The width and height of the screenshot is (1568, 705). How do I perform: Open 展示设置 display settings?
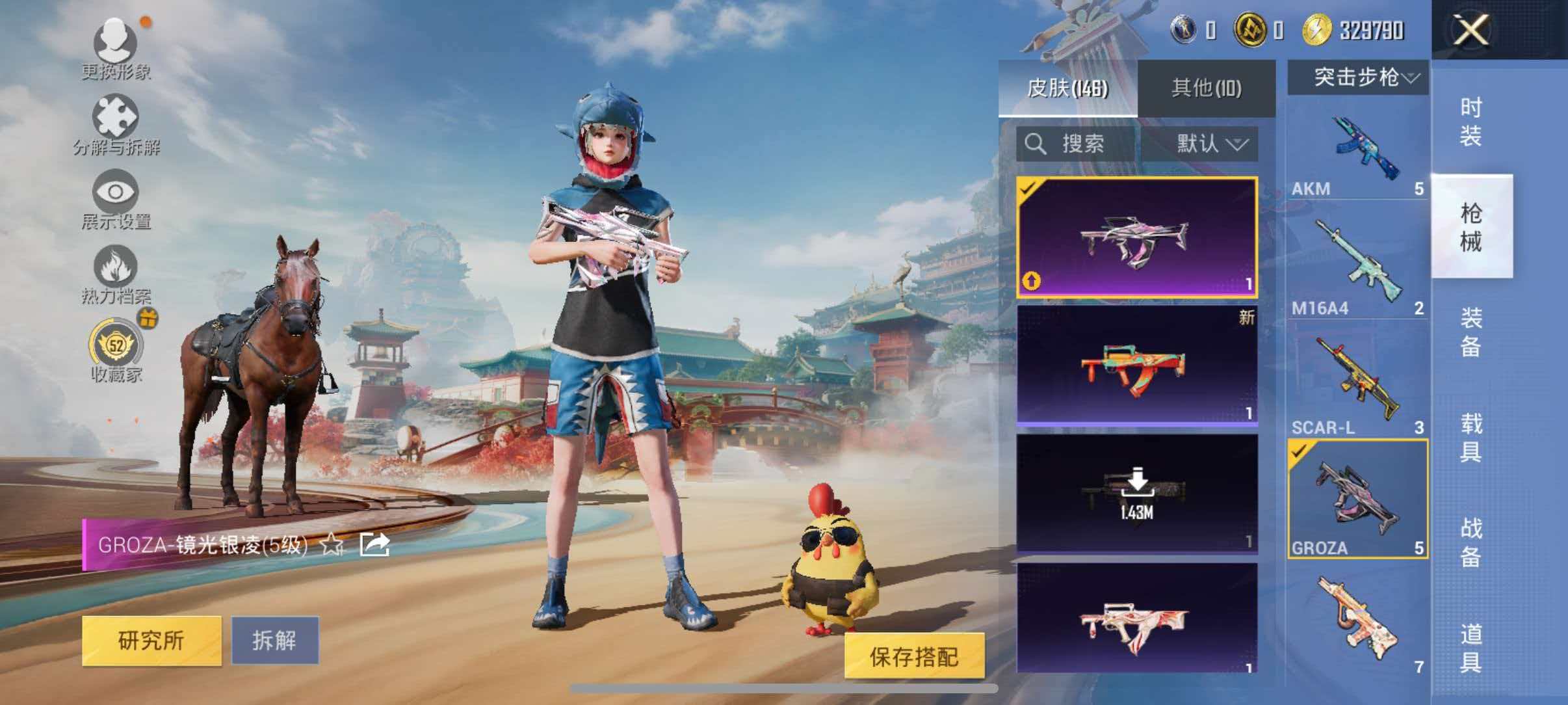click(x=116, y=195)
